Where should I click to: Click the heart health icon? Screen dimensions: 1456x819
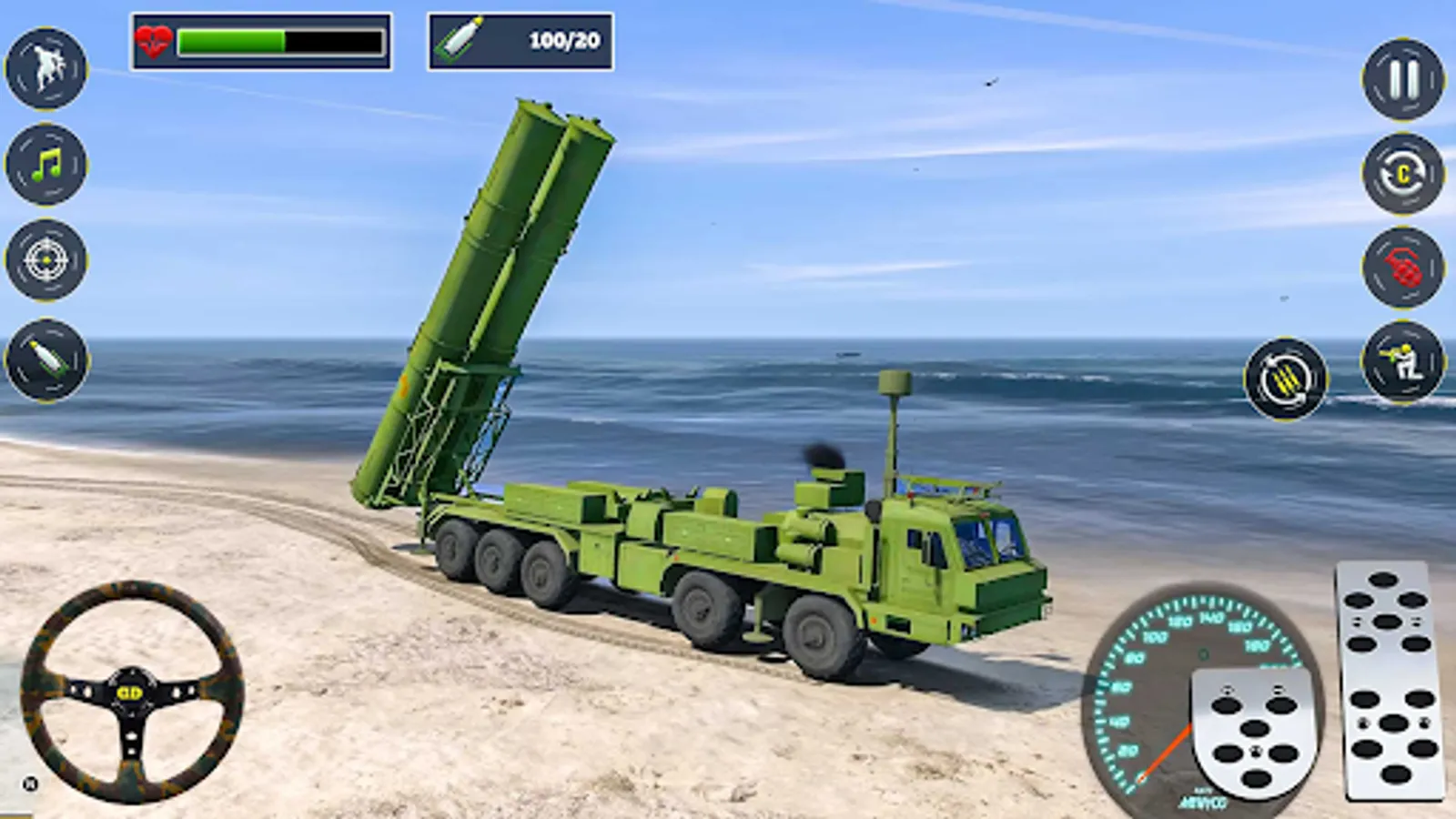pos(153,38)
